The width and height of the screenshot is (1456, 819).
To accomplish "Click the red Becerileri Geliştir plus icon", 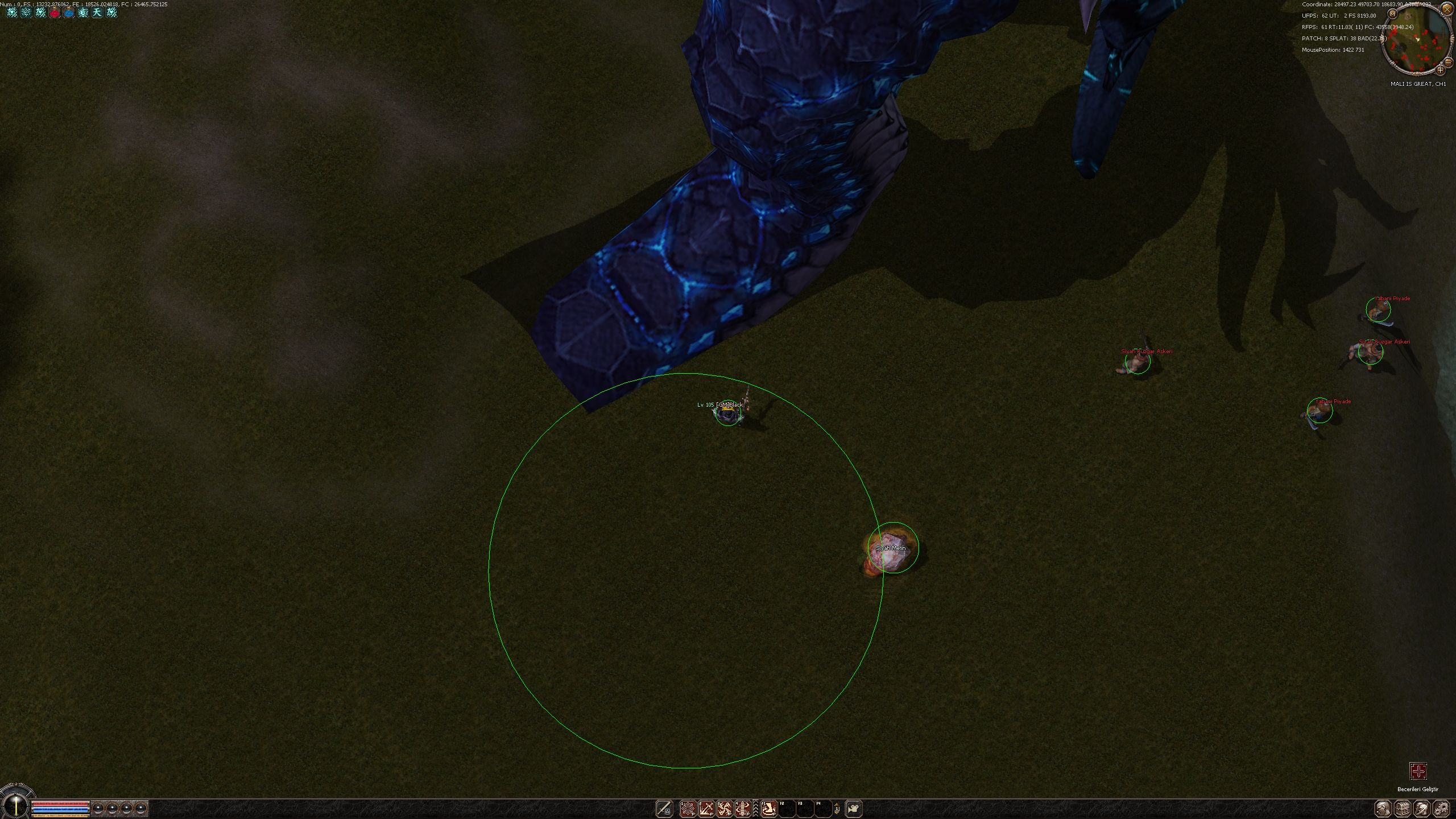I will [x=1418, y=771].
